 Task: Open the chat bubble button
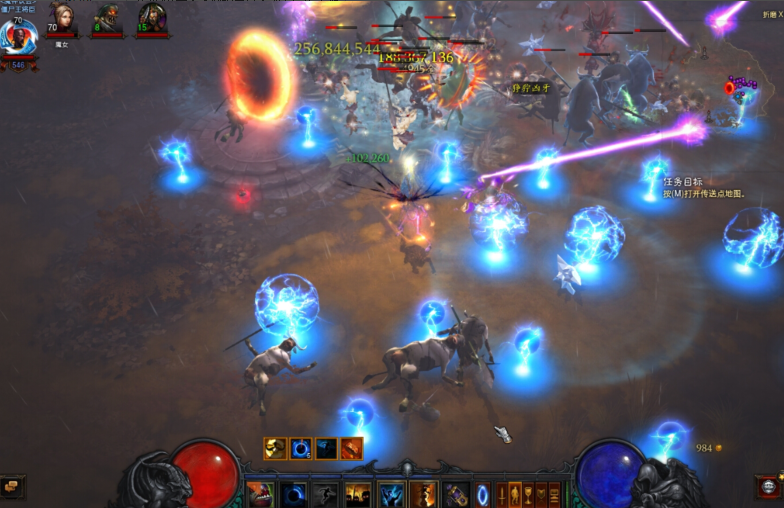[11, 487]
